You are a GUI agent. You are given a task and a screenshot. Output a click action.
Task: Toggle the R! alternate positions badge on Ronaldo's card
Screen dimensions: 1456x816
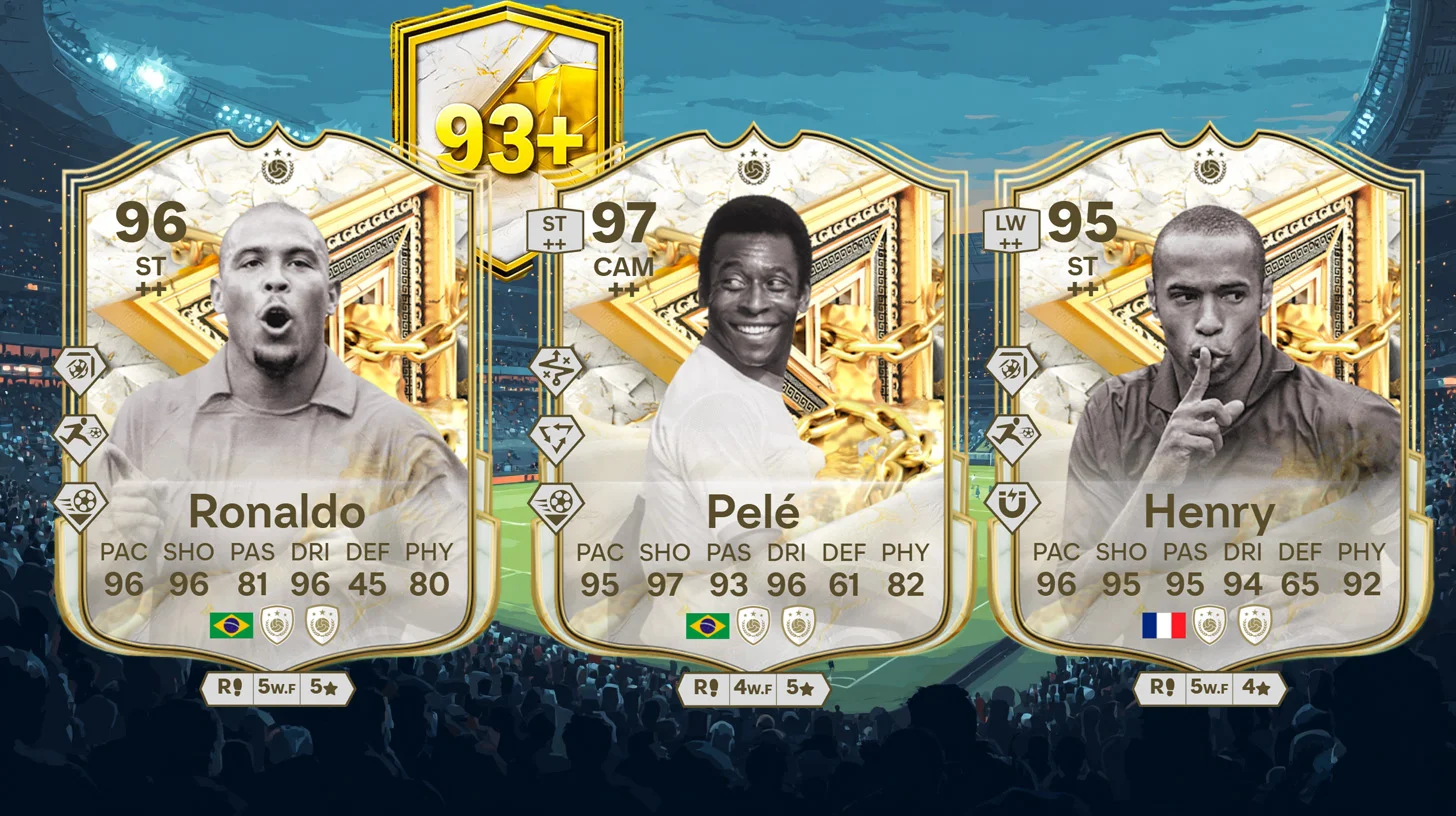tap(230, 688)
